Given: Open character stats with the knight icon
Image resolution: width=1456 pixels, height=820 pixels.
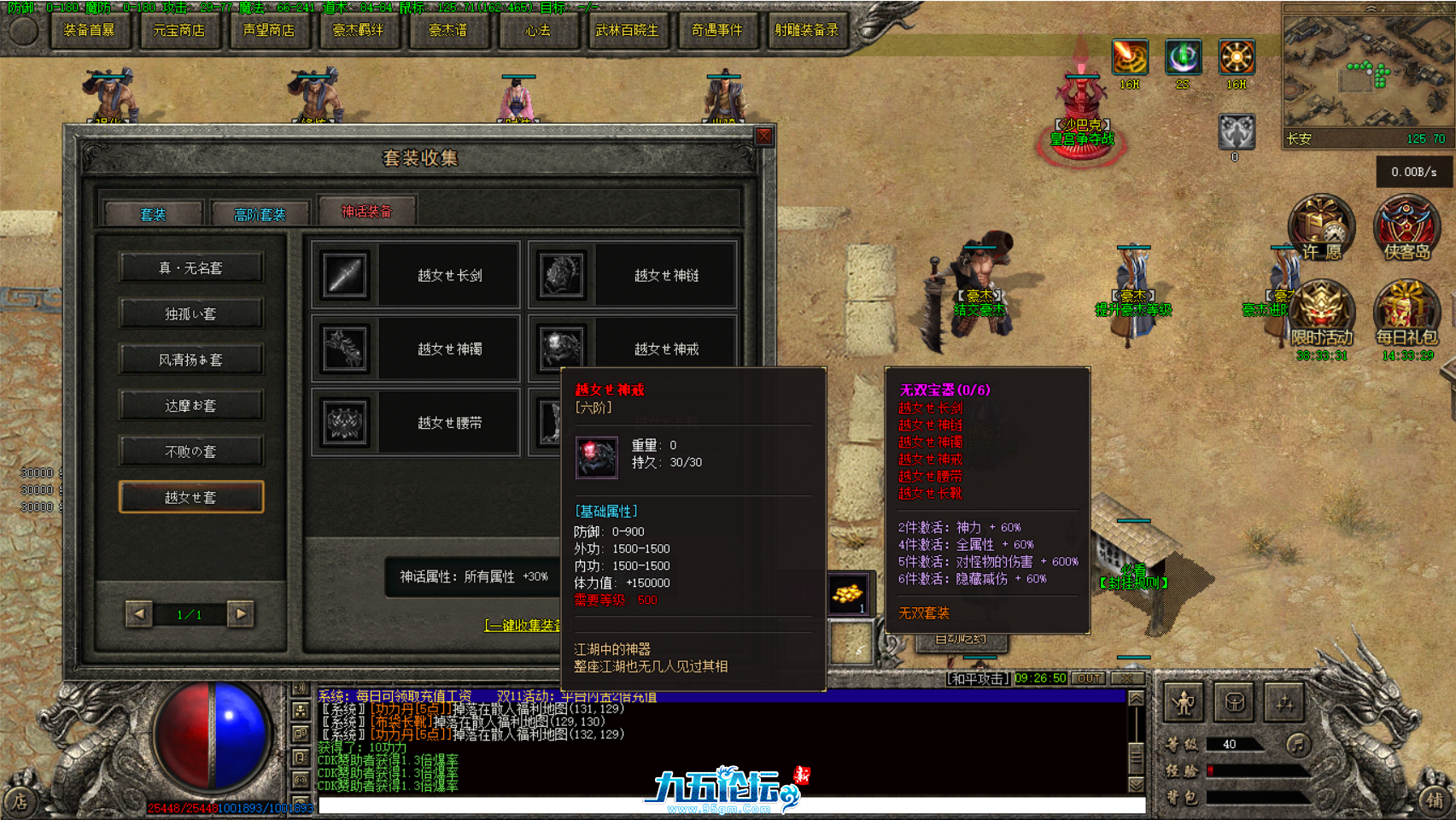Looking at the screenshot, I should tap(1185, 702).
